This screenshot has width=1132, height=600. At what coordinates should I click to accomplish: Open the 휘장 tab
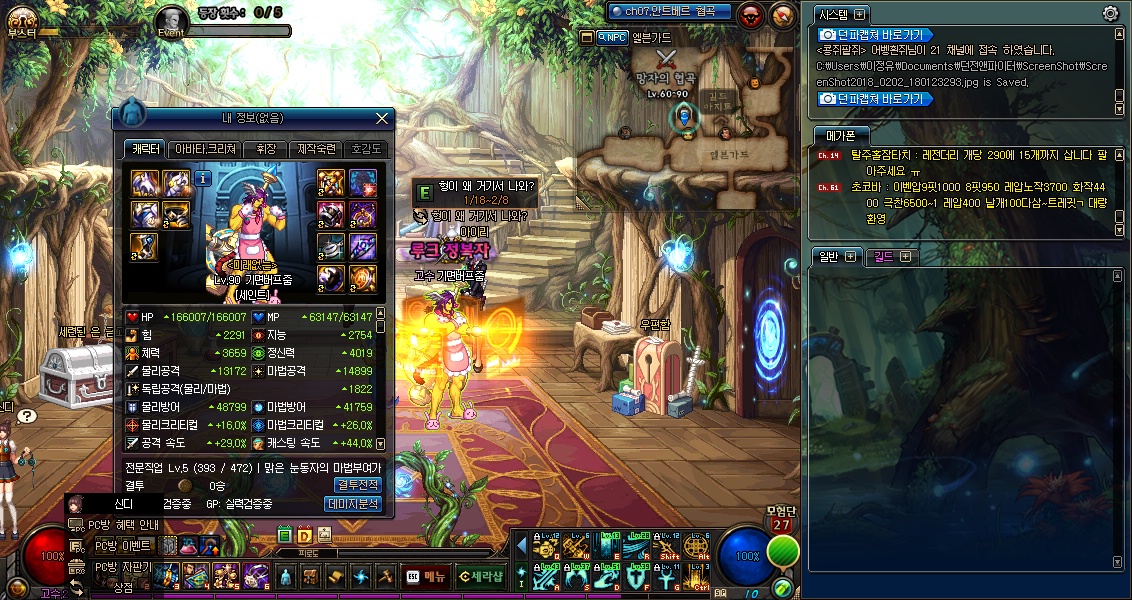(x=265, y=149)
